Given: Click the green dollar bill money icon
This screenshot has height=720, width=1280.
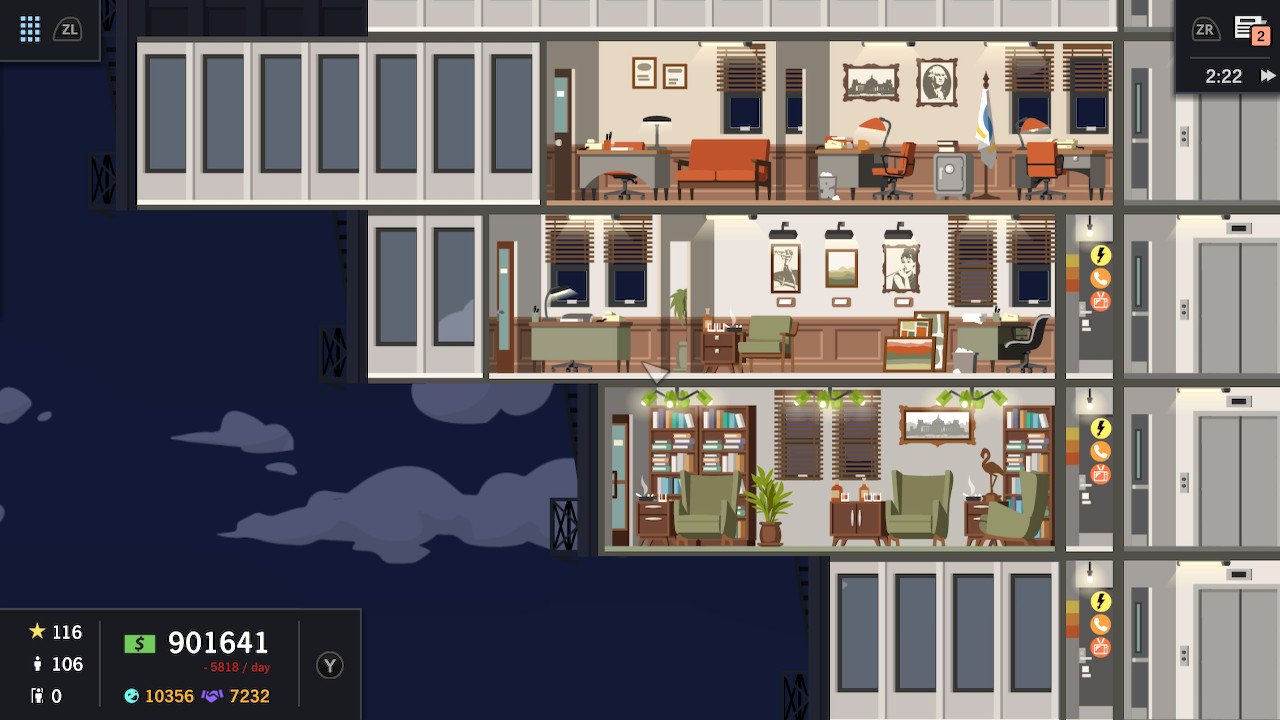Looking at the screenshot, I should (x=139, y=644).
